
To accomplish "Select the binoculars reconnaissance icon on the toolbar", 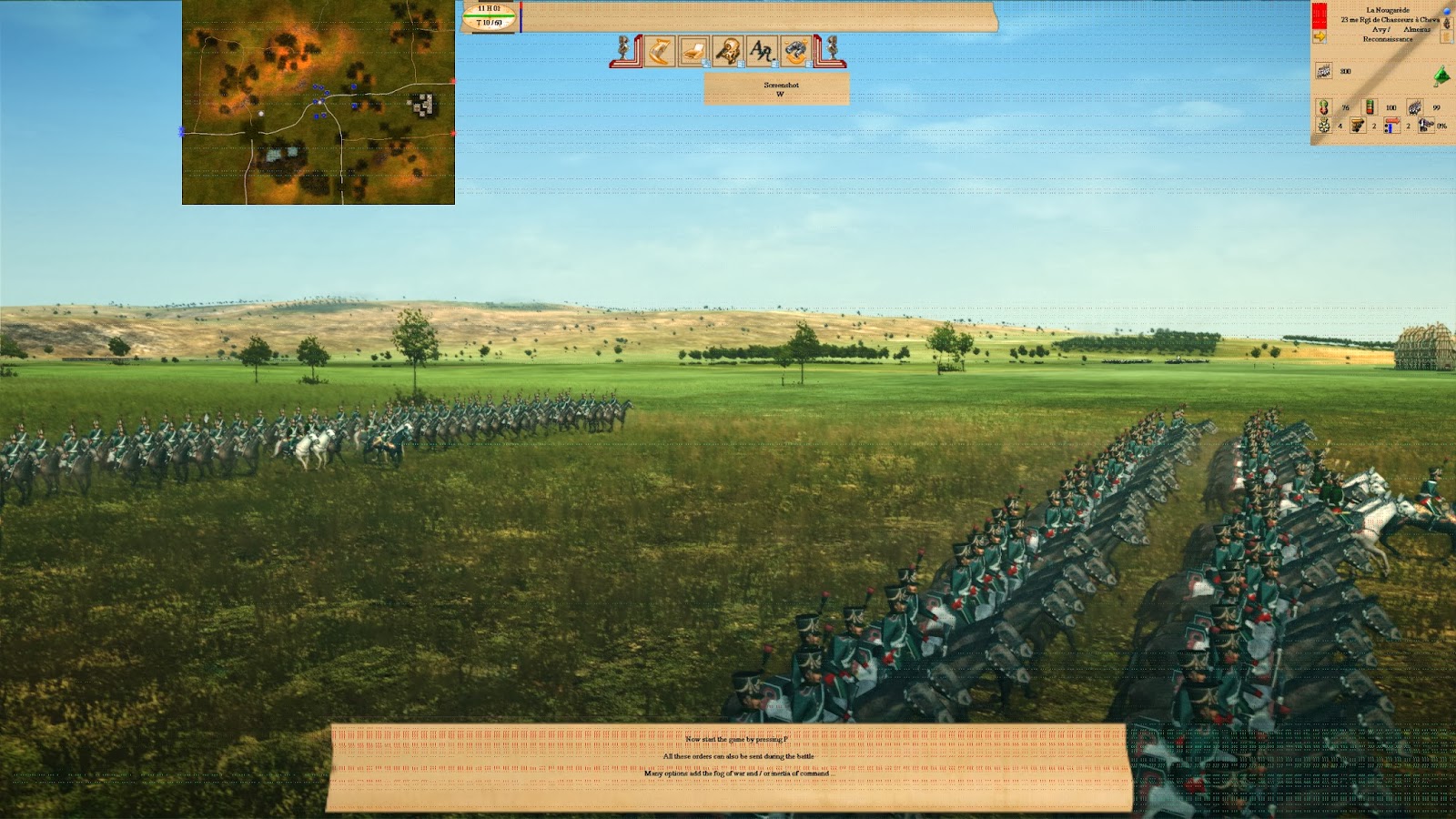I will click(795, 50).
